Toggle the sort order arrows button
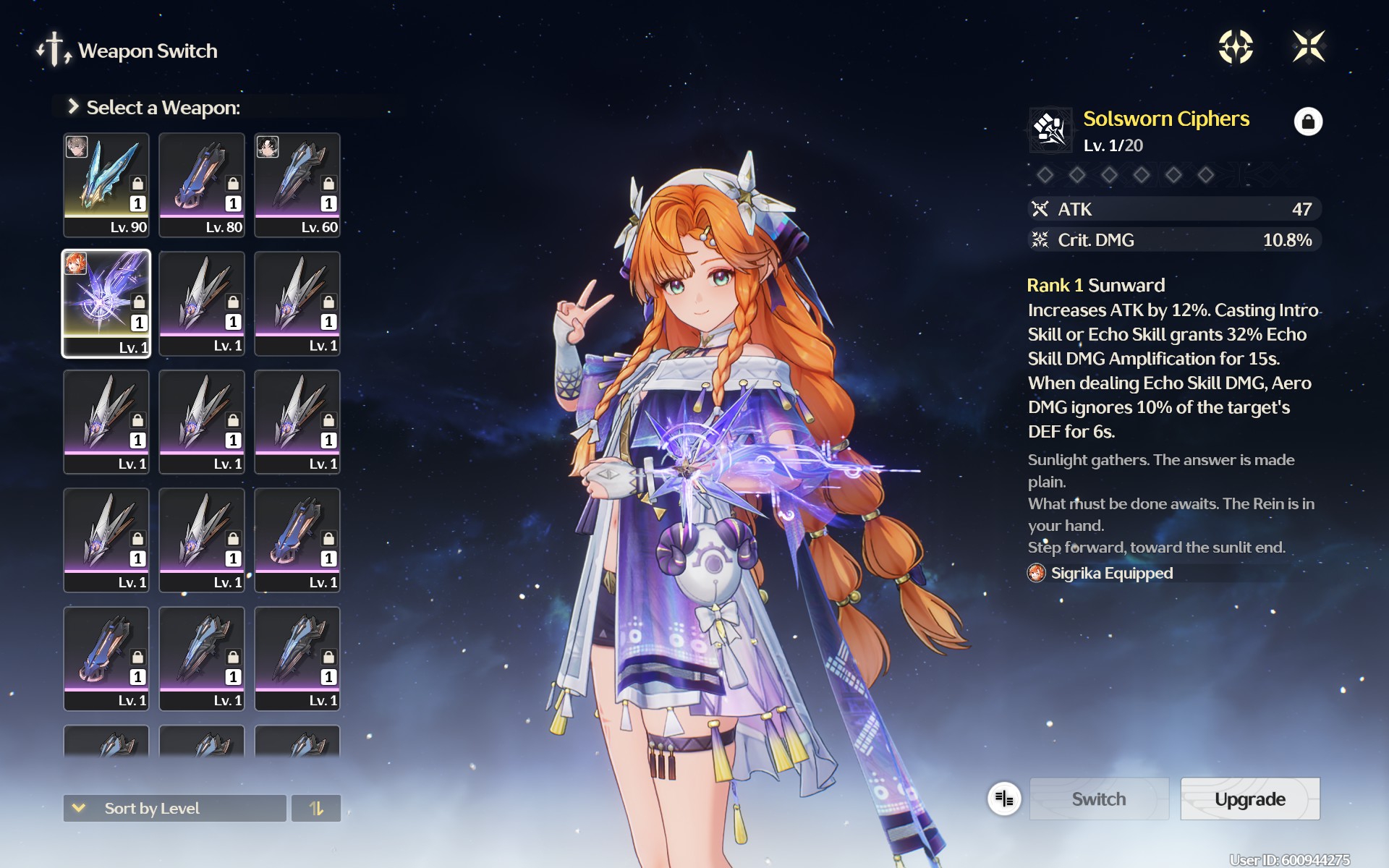 (x=316, y=808)
